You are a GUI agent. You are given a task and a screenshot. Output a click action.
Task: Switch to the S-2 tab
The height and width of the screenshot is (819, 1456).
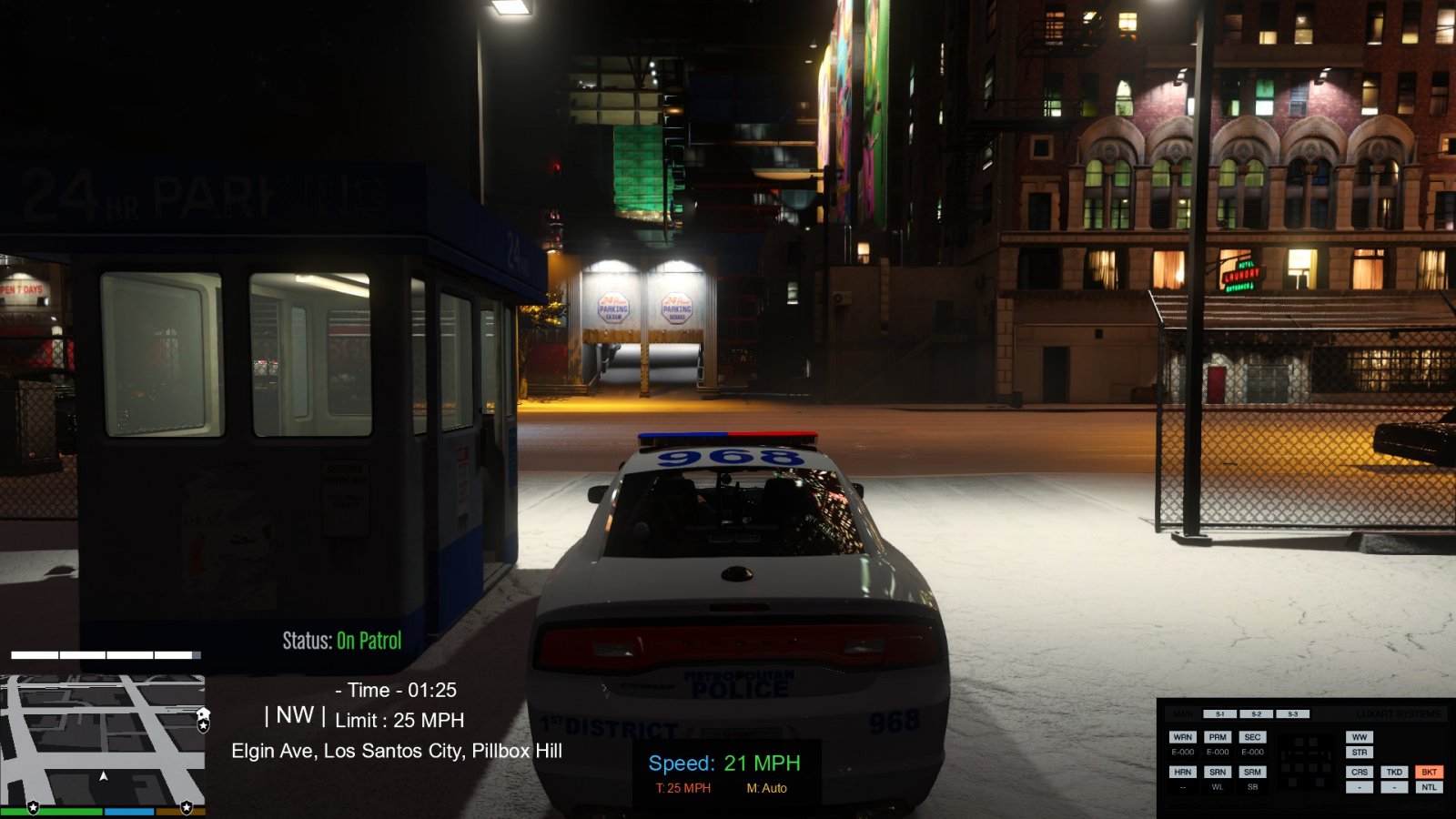pyautogui.click(x=1256, y=714)
